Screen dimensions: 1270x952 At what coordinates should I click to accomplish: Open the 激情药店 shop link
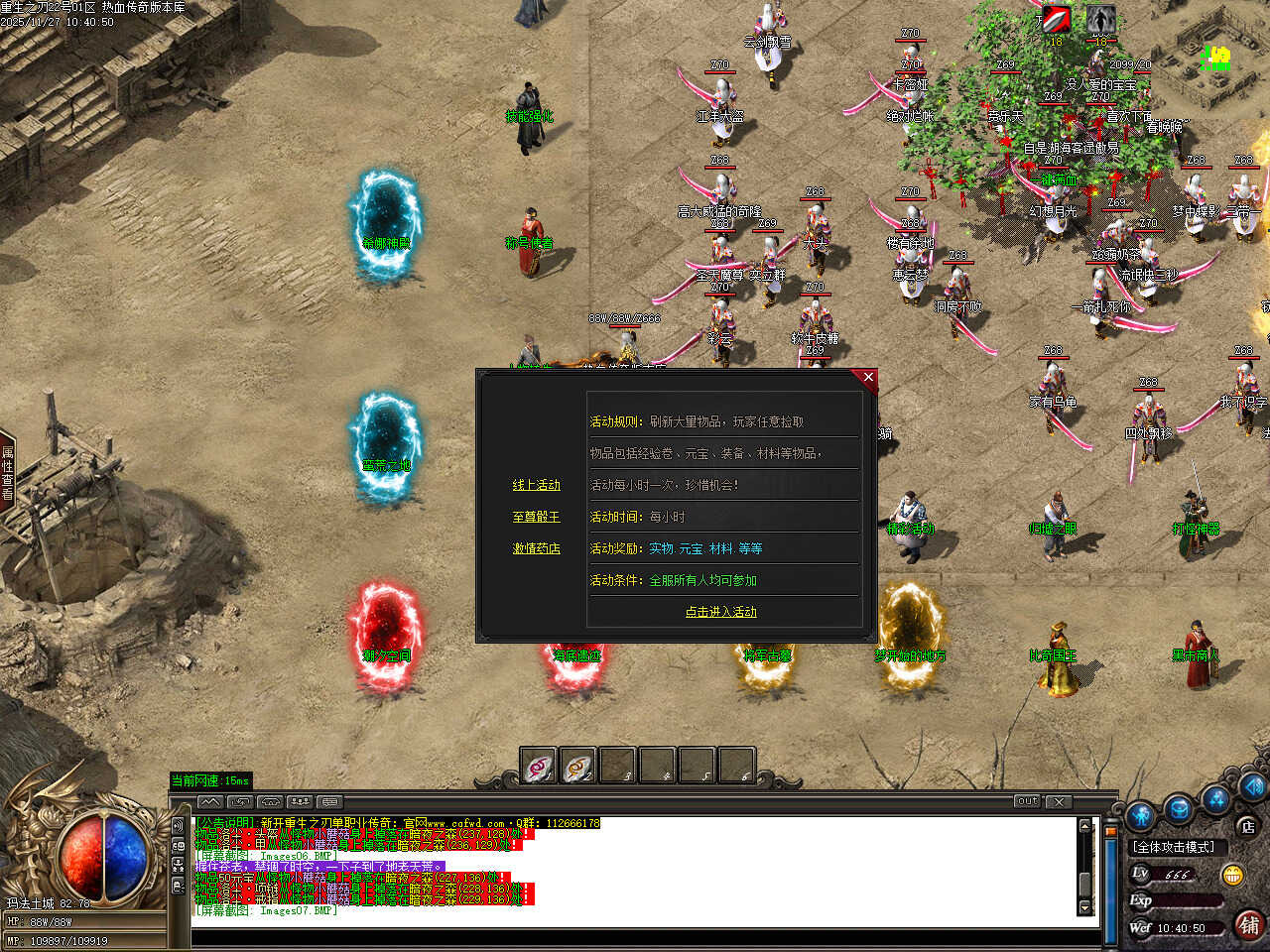[x=536, y=548]
